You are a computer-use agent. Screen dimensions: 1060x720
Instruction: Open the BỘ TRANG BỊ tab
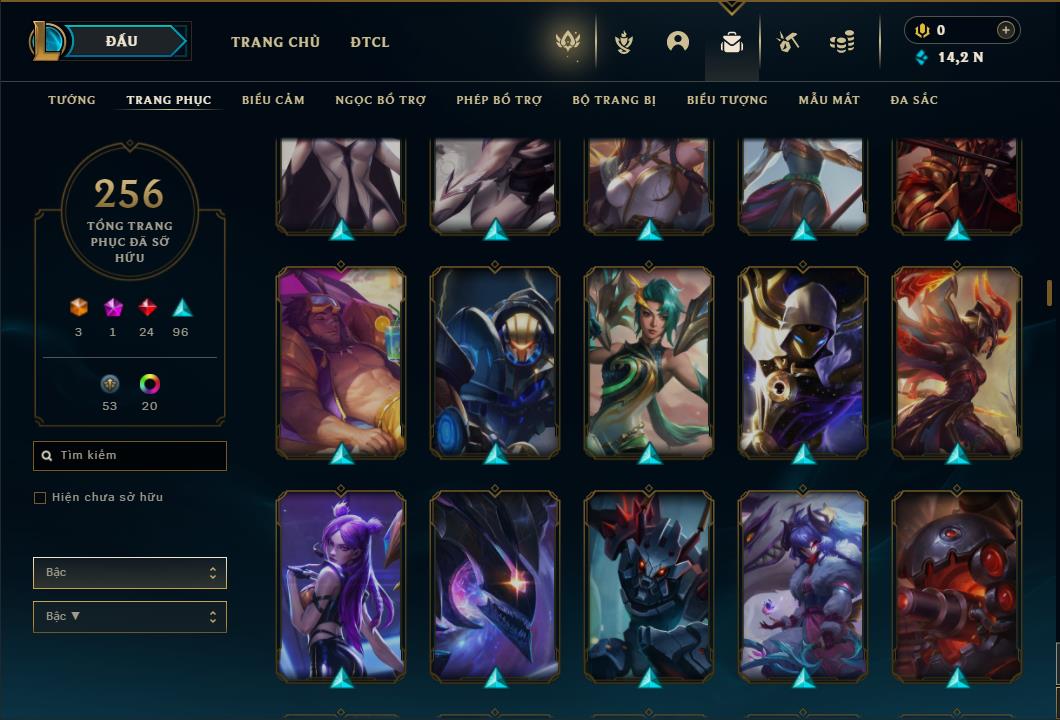pyautogui.click(x=614, y=100)
